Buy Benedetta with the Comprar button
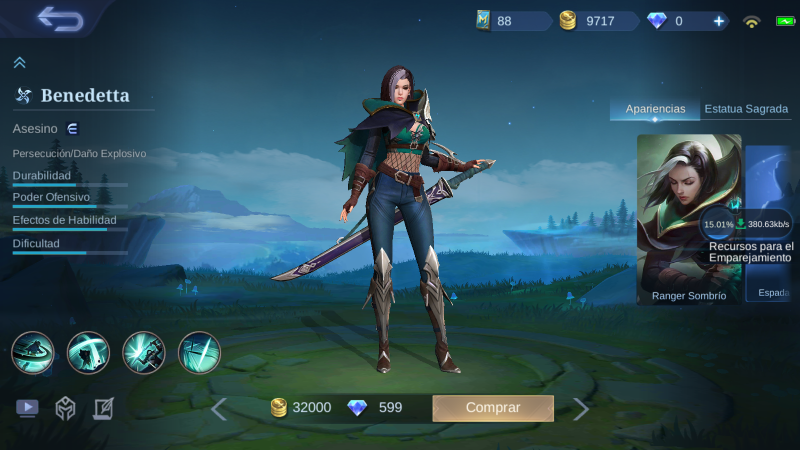The width and height of the screenshot is (800, 450). click(x=492, y=408)
